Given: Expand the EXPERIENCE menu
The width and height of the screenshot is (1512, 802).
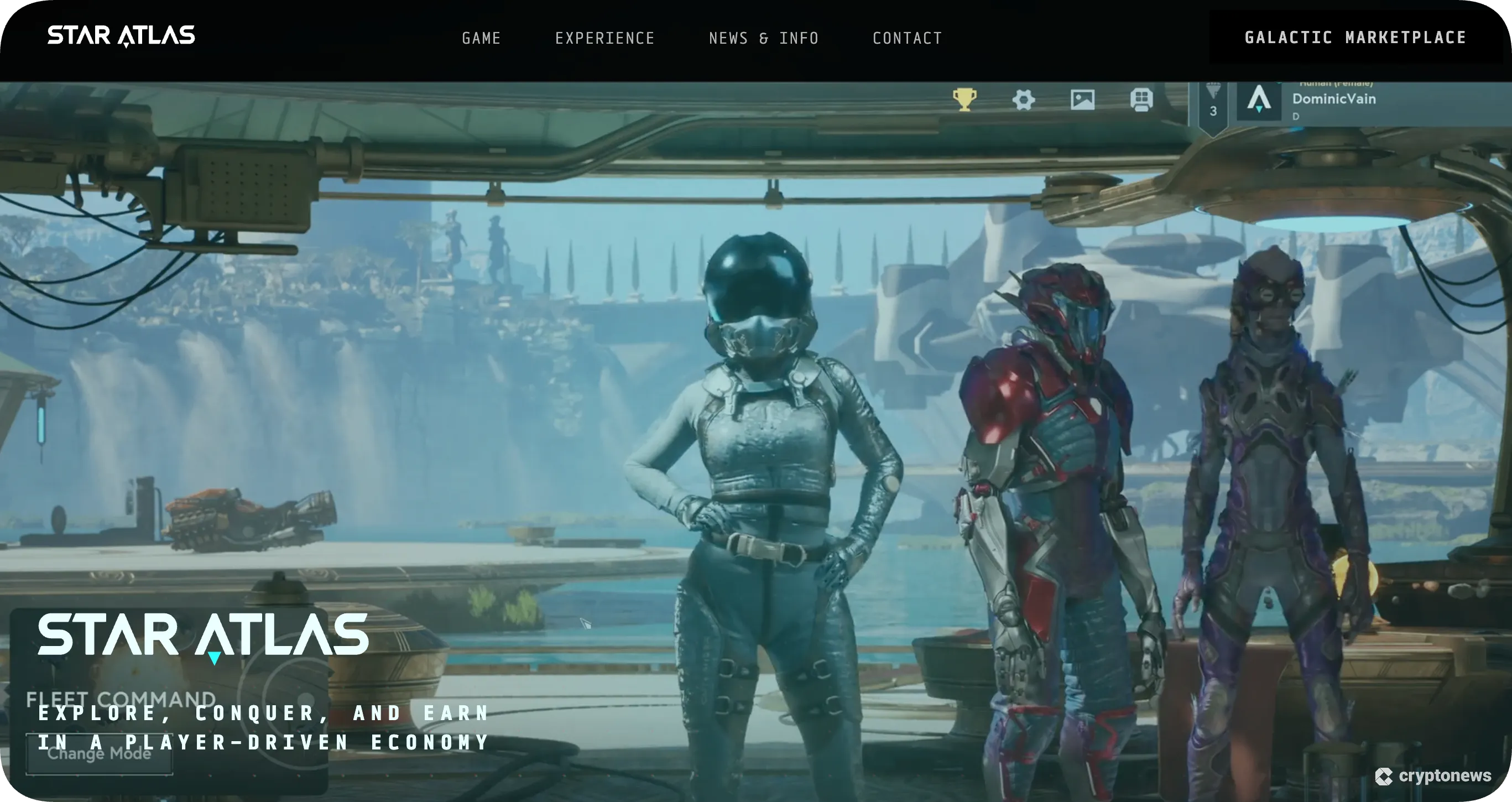Looking at the screenshot, I should coord(606,38).
